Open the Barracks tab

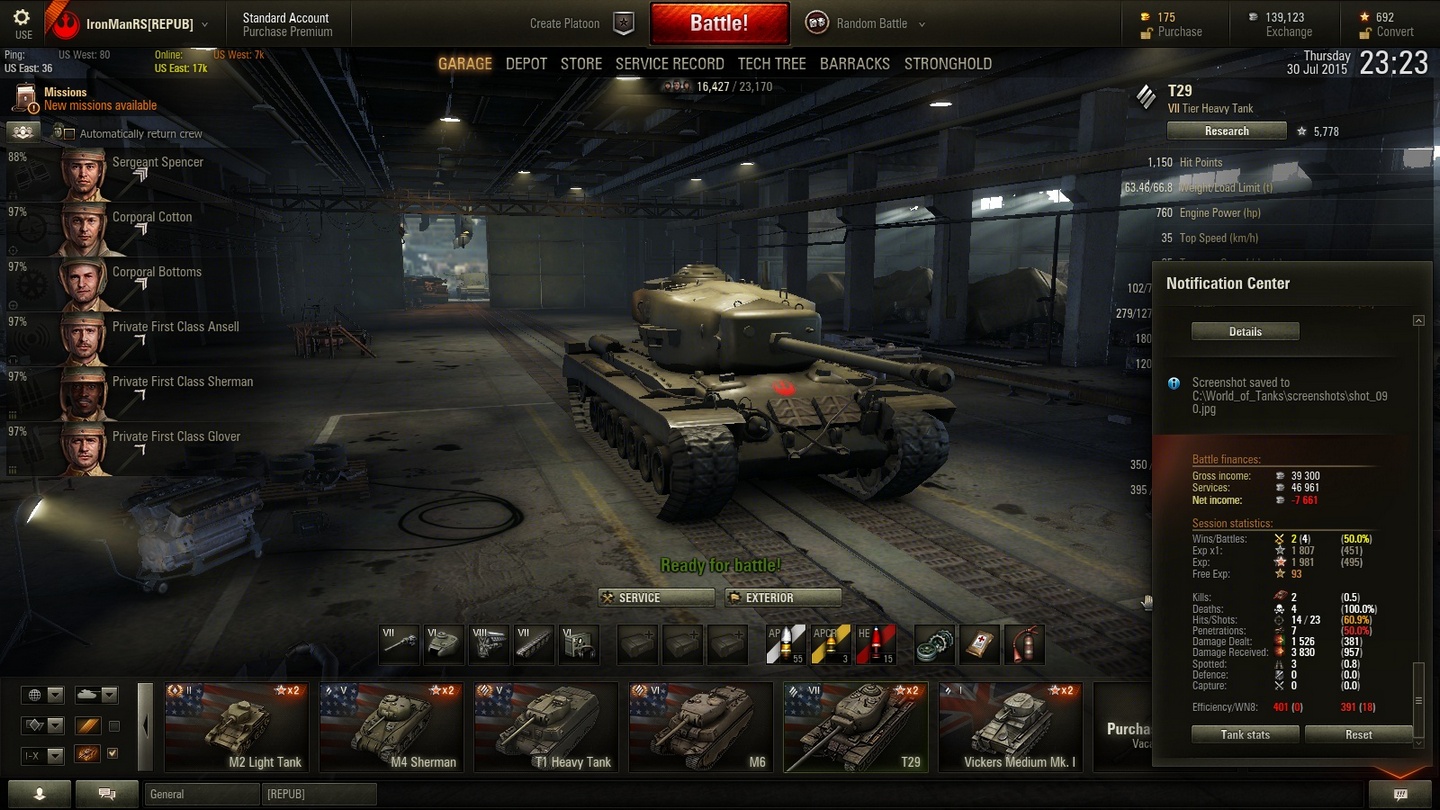854,64
